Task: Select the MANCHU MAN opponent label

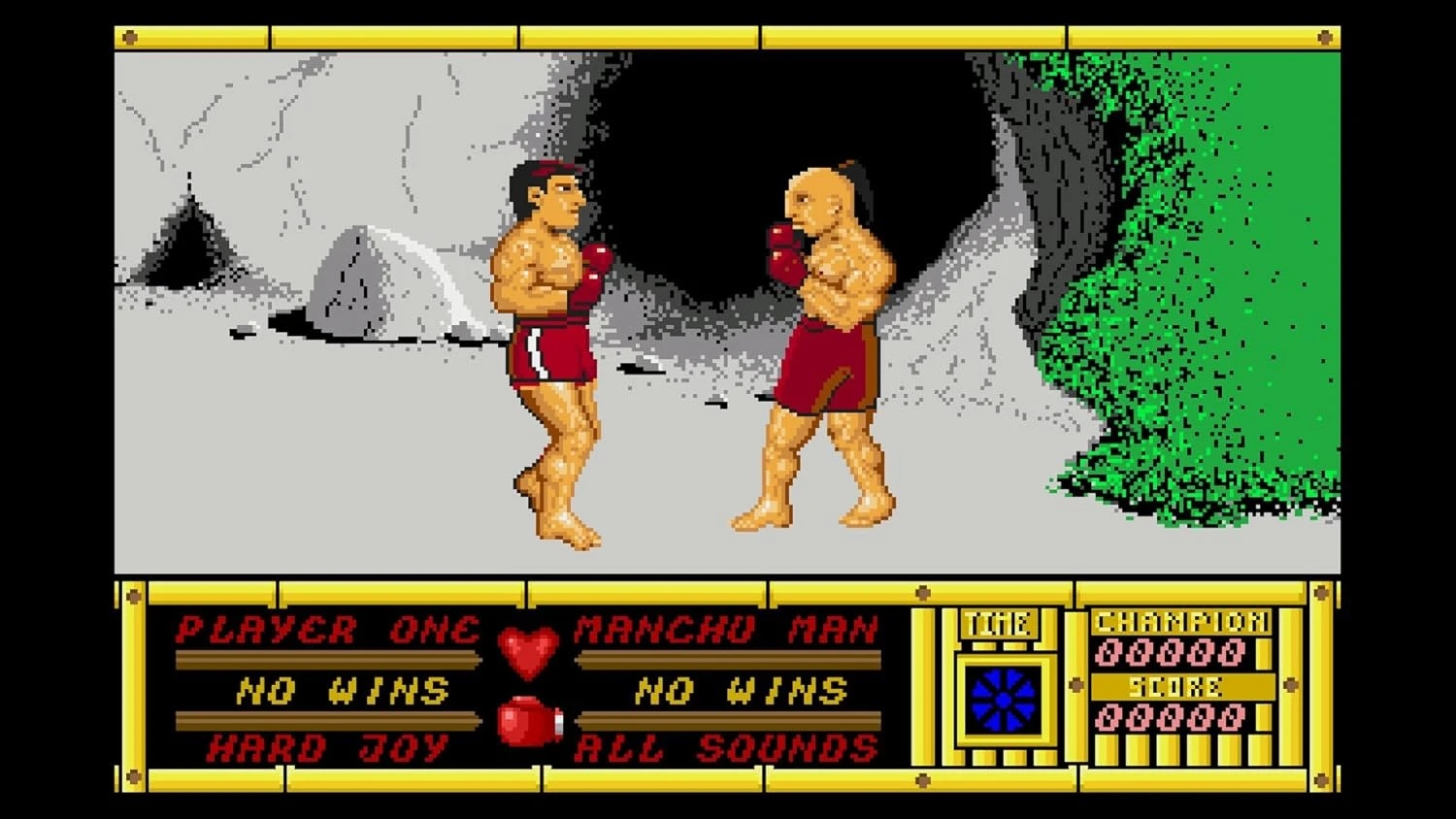Action: [x=726, y=631]
